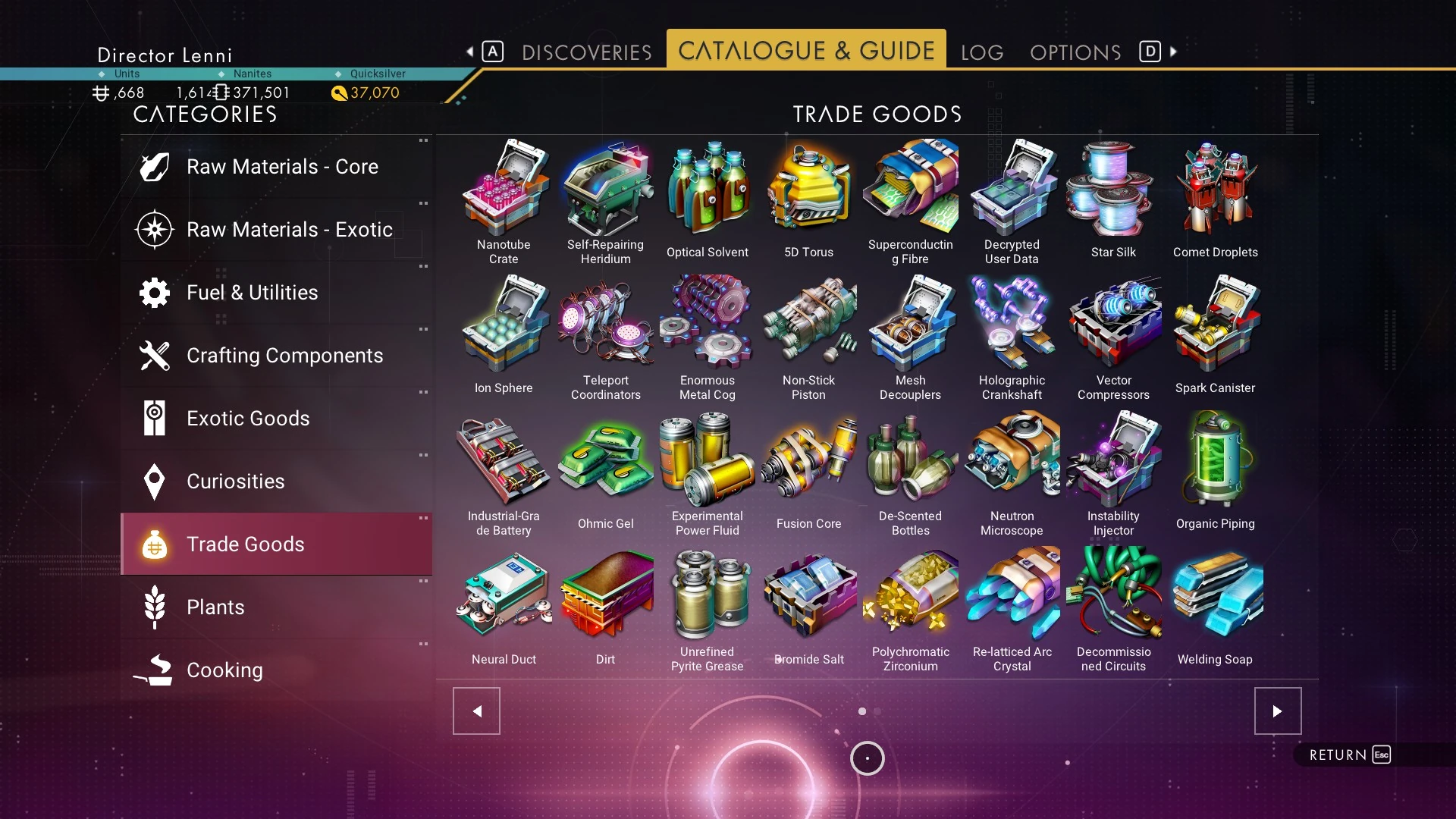The image size is (1456, 819).
Task: Open Raw Materials - Exotic via its compass icon
Action: tap(154, 230)
